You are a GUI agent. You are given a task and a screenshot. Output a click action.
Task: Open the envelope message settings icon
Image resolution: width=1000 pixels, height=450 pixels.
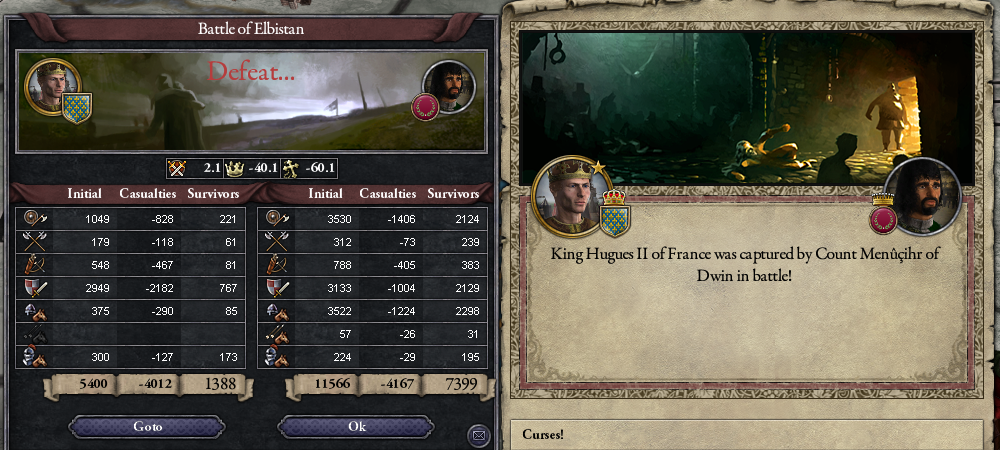coord(478,435)
